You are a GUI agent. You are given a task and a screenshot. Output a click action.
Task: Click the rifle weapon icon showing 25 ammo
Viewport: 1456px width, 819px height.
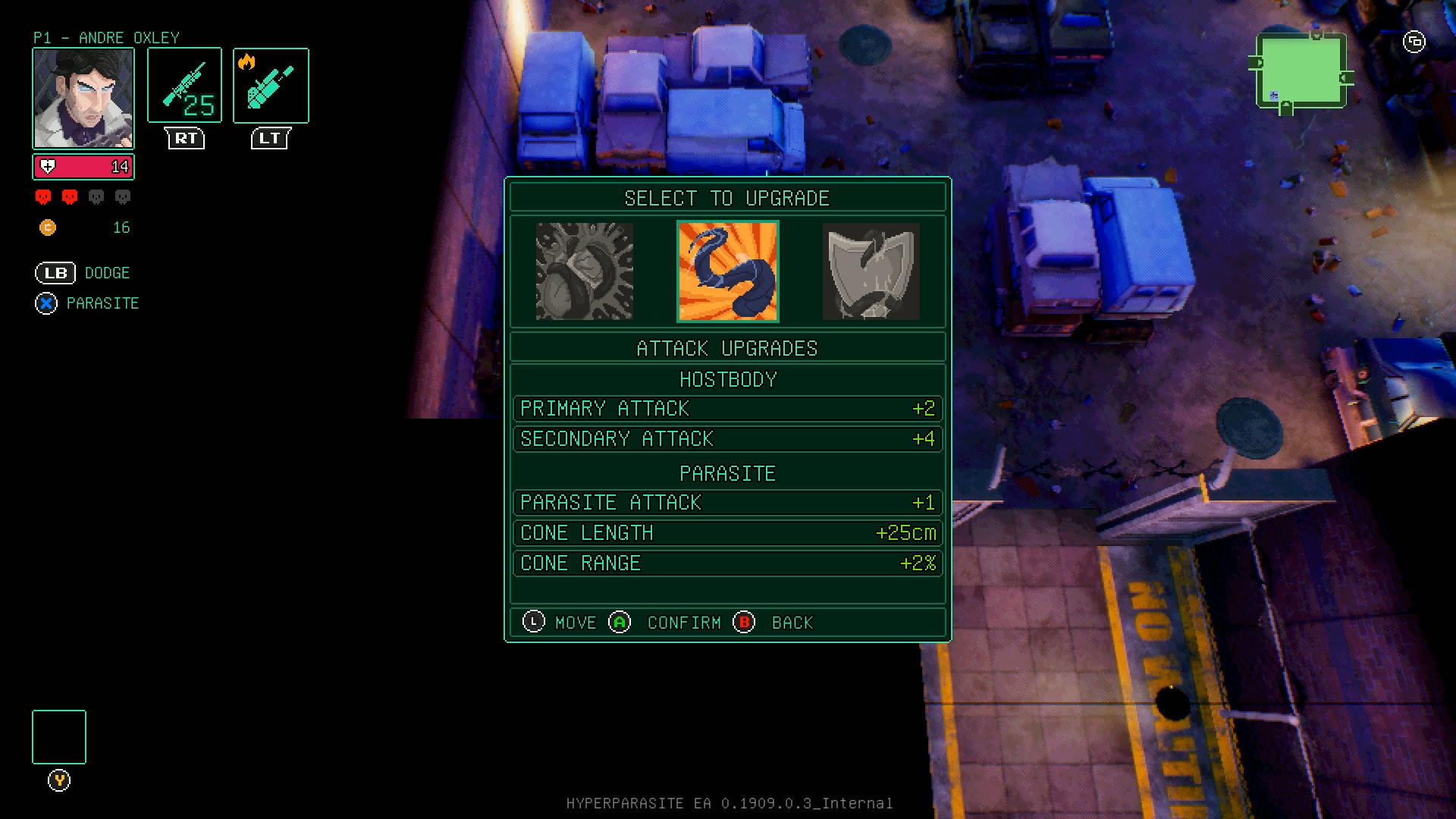tap(184, 83)
